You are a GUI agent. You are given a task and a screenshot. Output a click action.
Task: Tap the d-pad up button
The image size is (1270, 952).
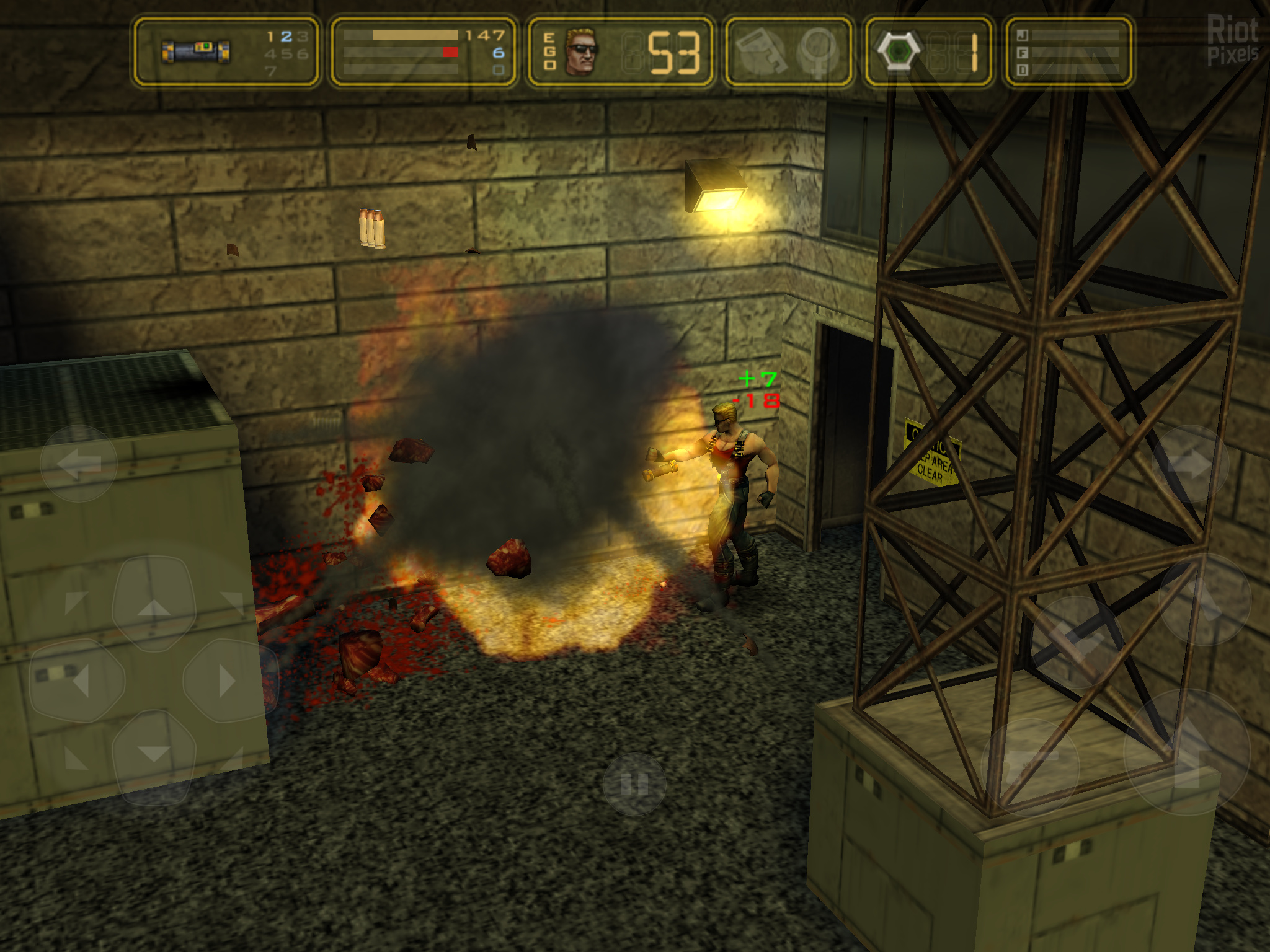point(154,603)
